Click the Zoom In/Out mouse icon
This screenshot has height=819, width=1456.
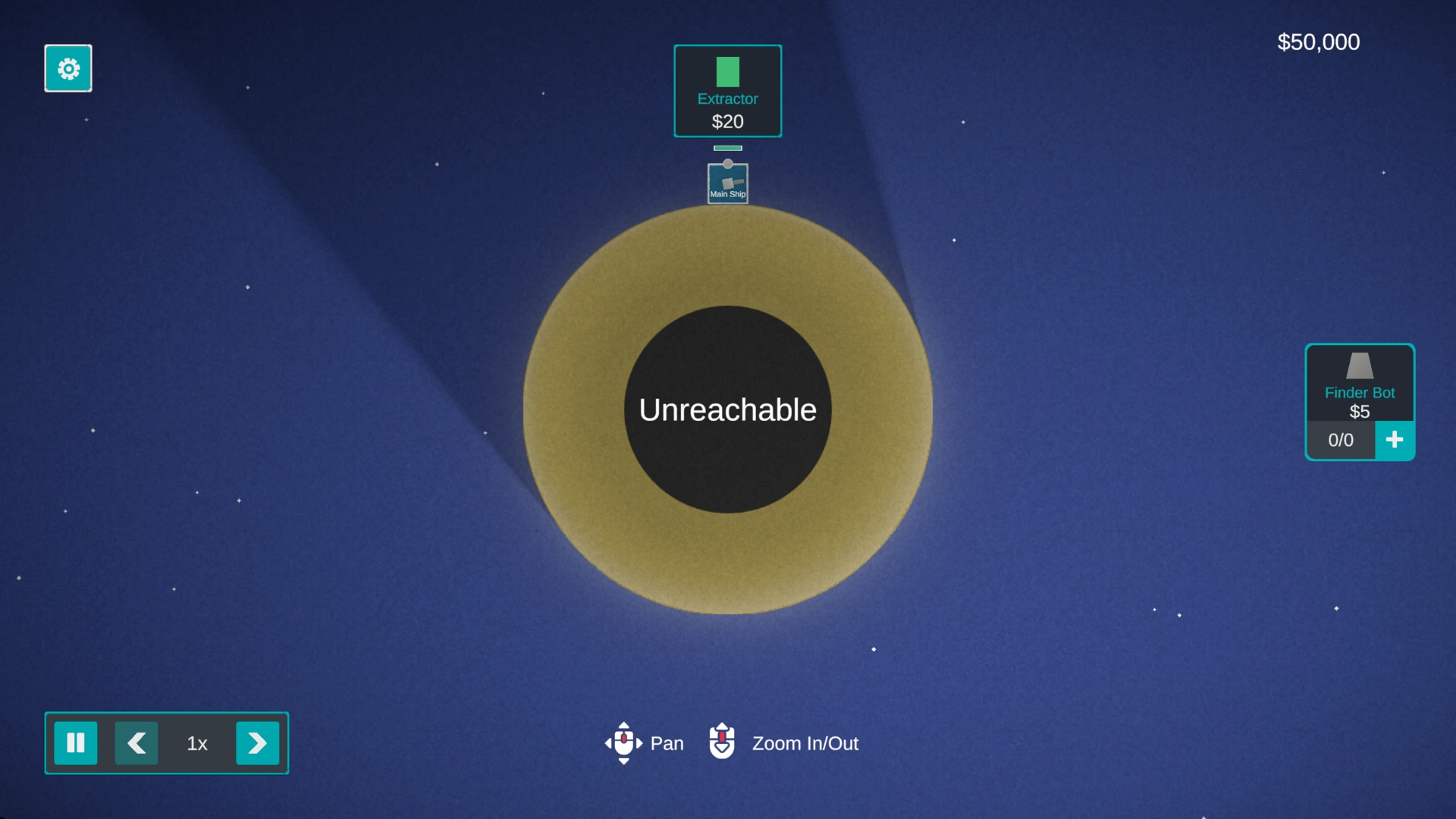point(721,743)
